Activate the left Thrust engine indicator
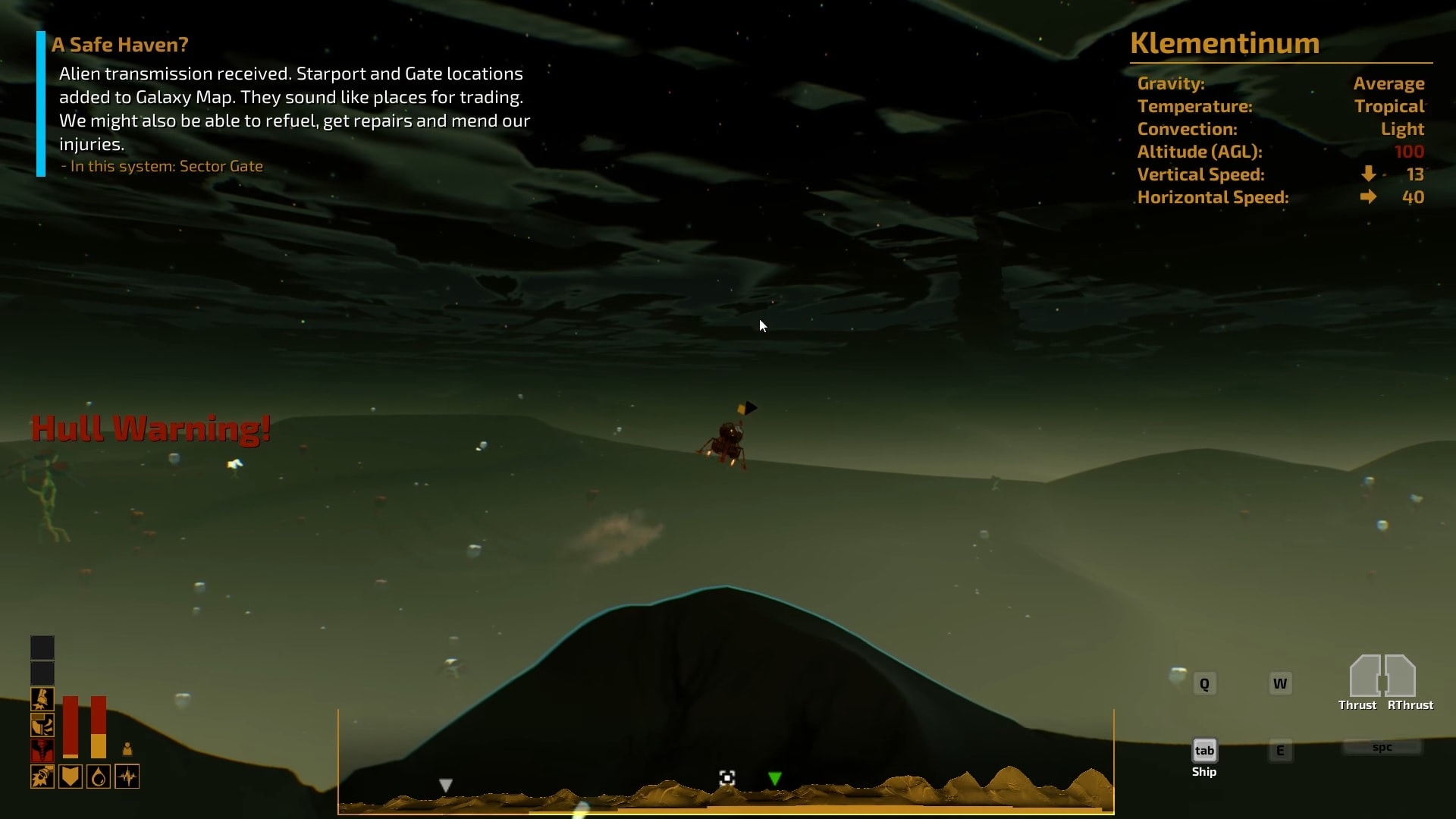This screenshot has width=1456, height=819. pyautogui.click(x=1365, y=676)
